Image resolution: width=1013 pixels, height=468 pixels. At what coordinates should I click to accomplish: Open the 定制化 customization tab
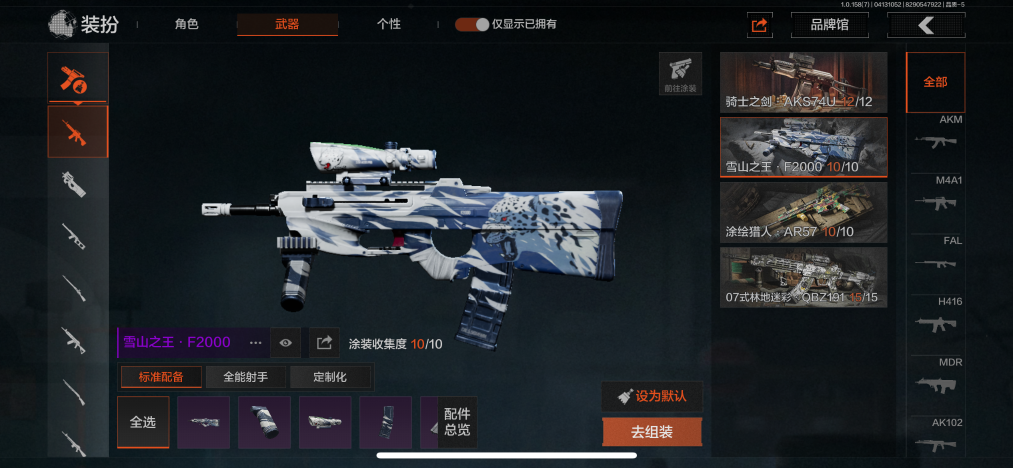[x=330, y=377]
